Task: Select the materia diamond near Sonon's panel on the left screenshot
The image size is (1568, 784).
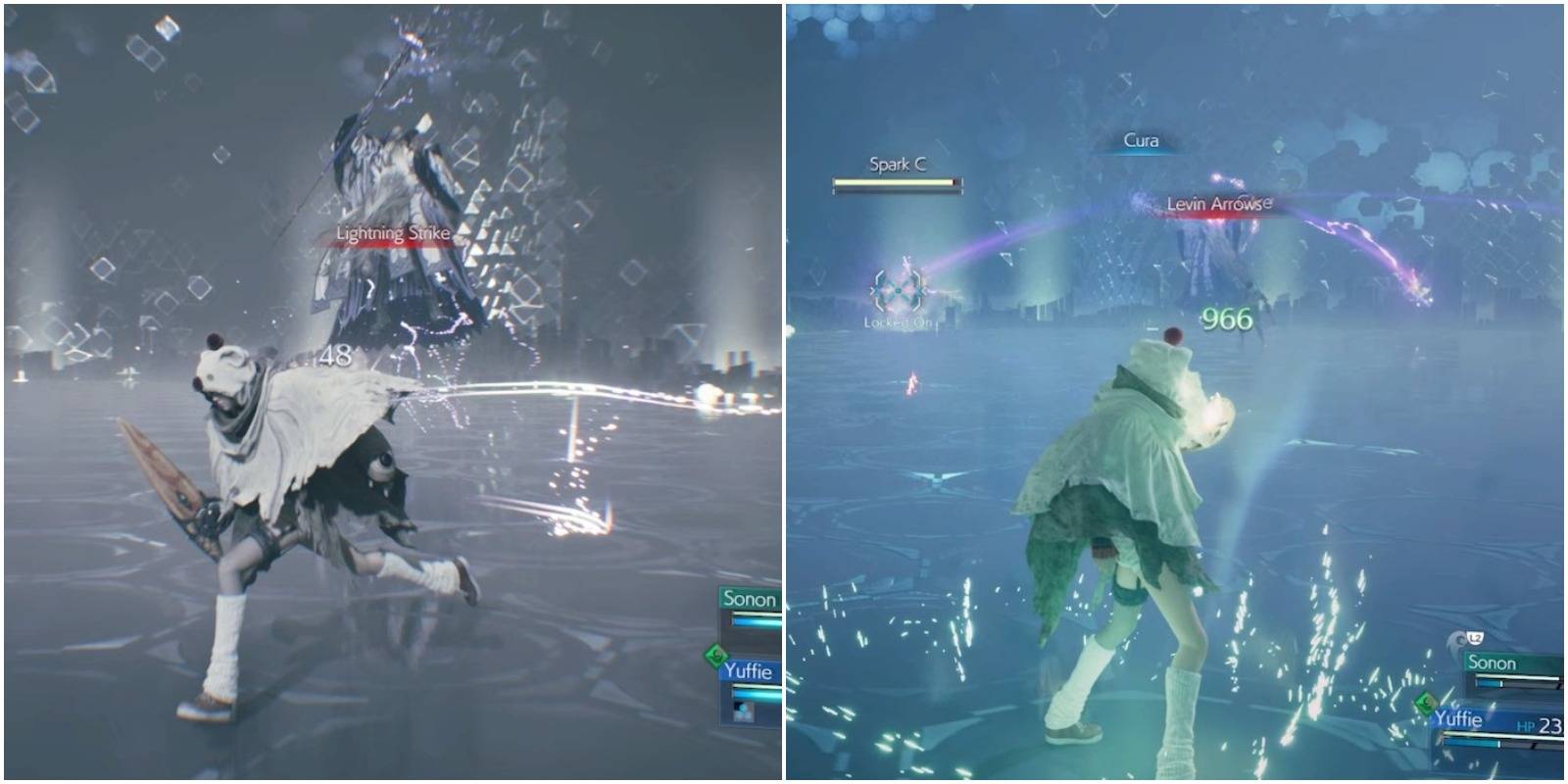Action: coord(716,654)
